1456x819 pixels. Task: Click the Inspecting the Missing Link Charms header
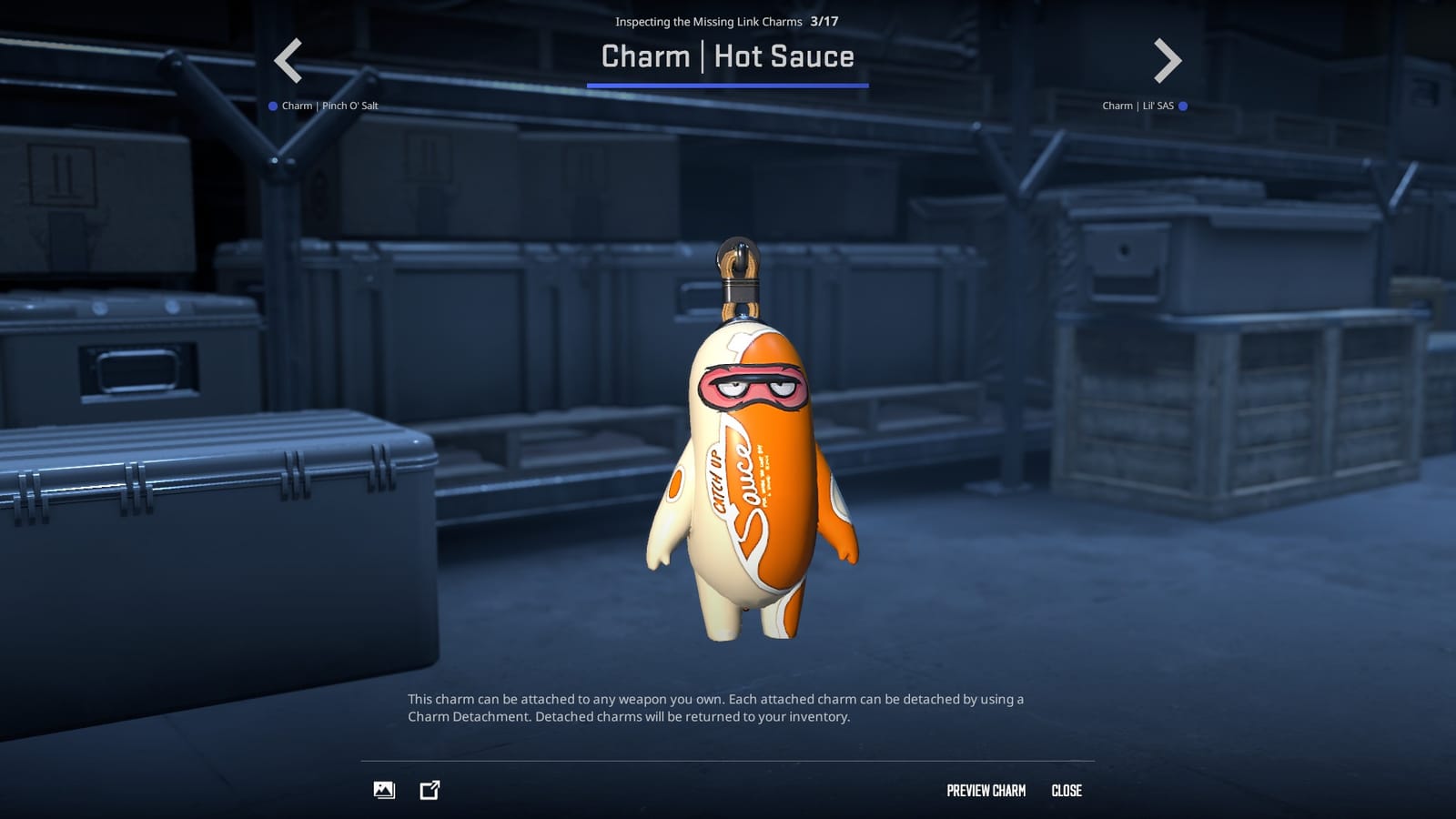coord(707,21)
